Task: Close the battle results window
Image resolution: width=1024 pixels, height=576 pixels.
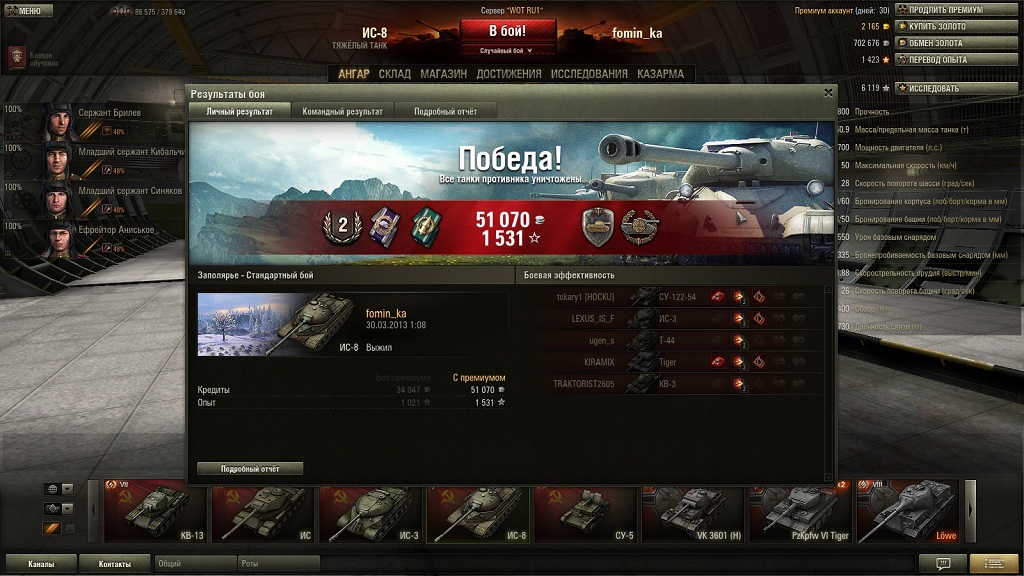Action: (x=828, y=93)
